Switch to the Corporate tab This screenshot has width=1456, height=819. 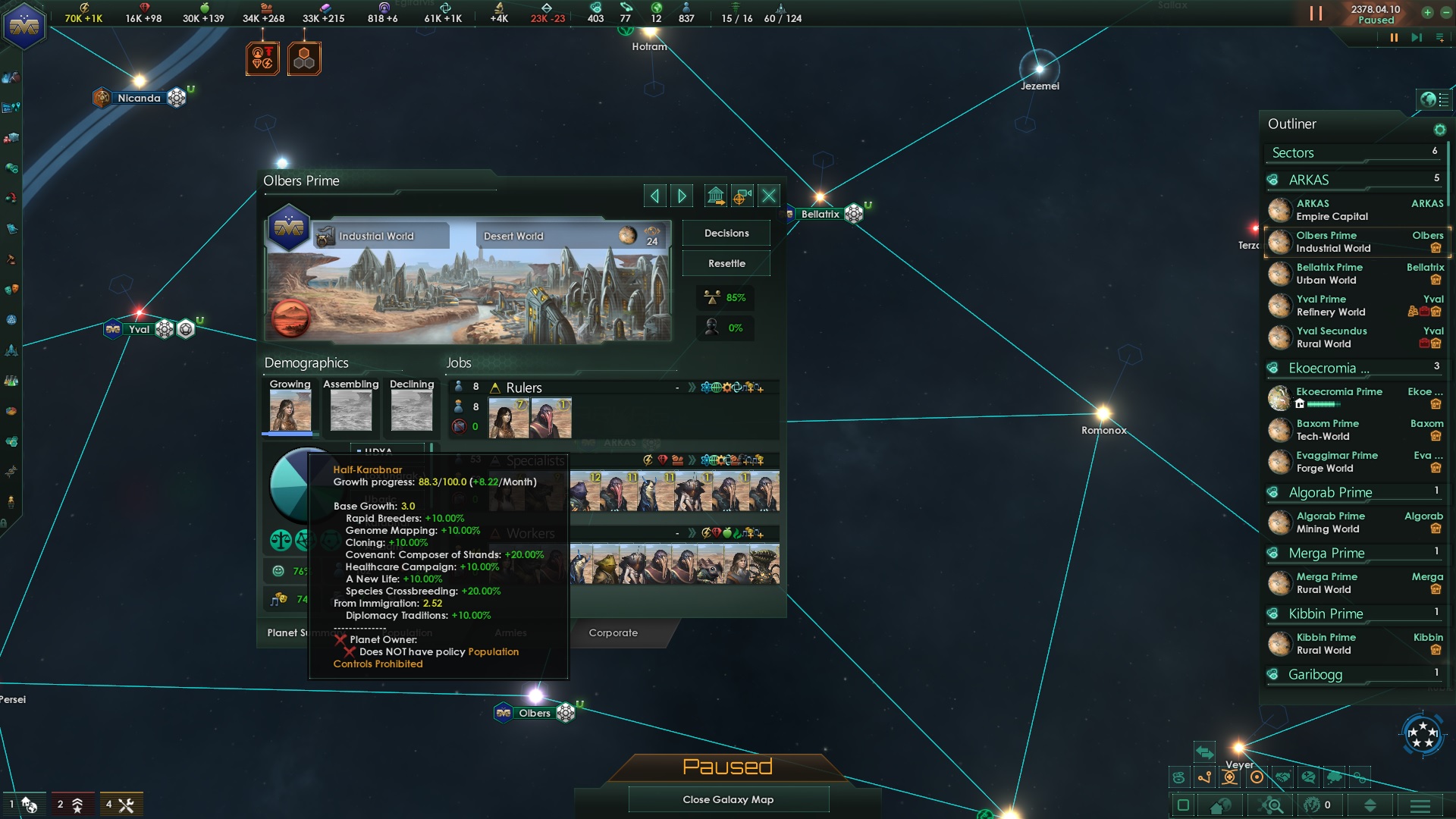613,632
